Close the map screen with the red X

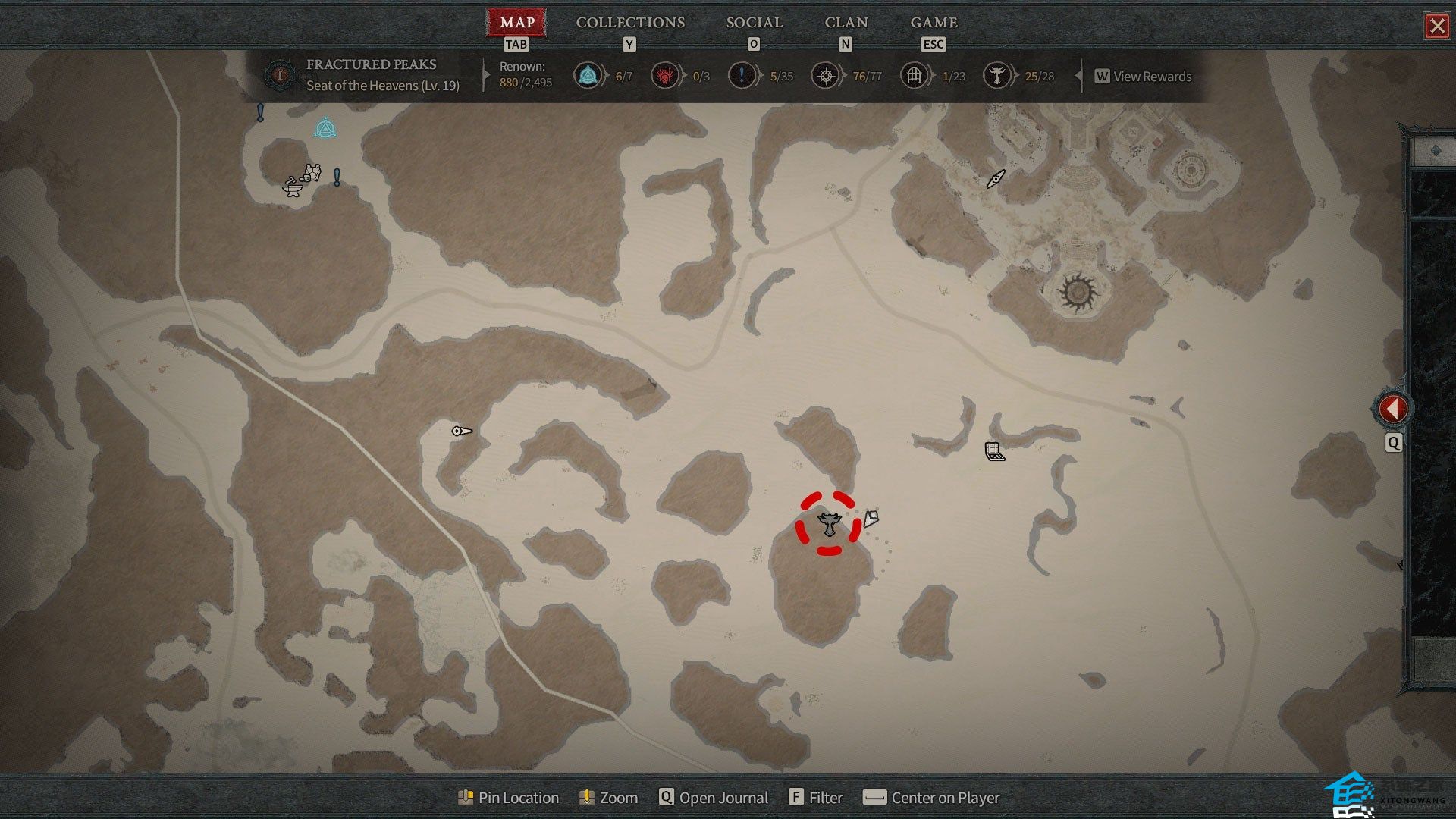(x=1436, y=27)
